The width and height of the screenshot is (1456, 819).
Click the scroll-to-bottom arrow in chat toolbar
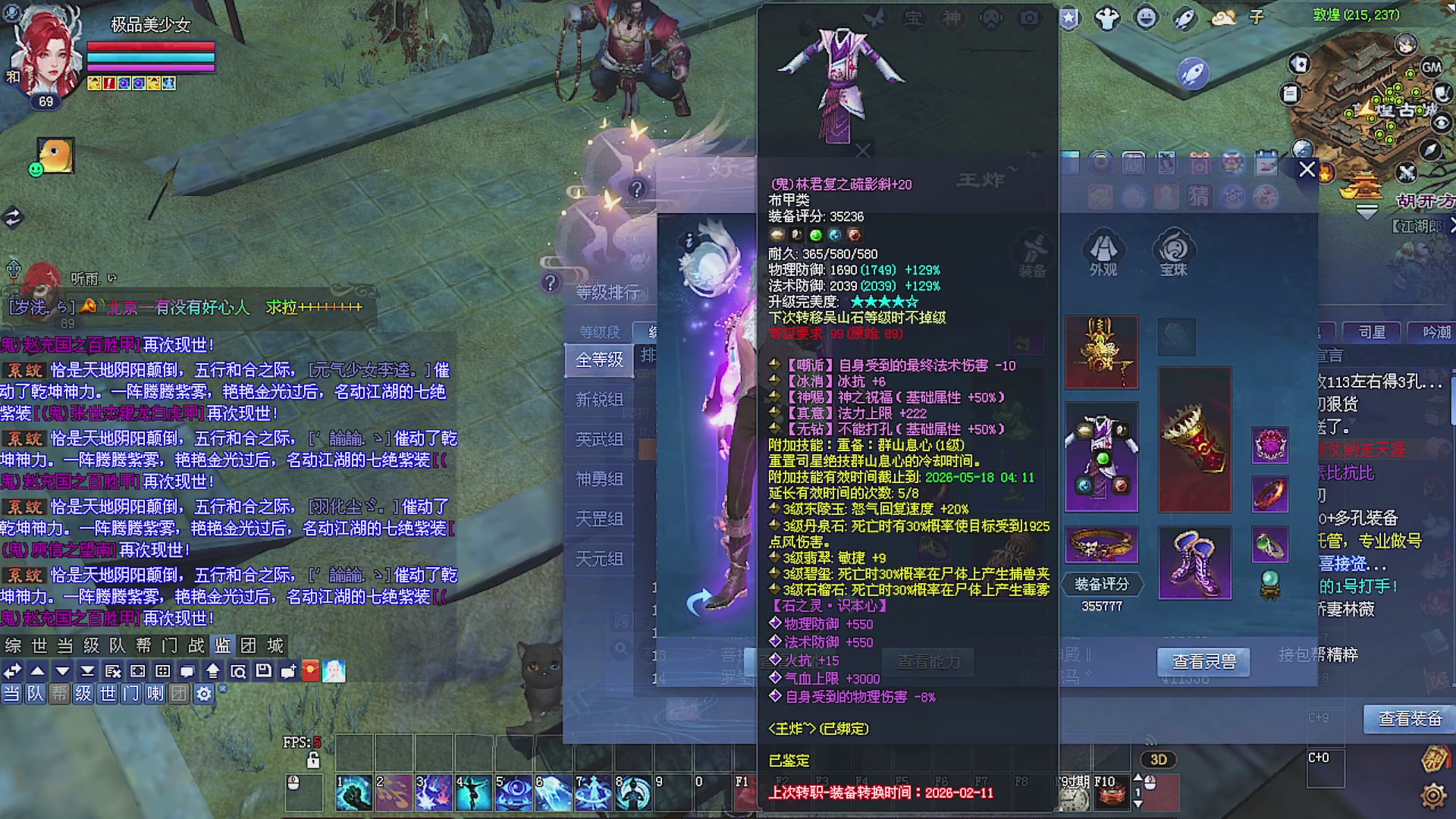click(87, 670)
